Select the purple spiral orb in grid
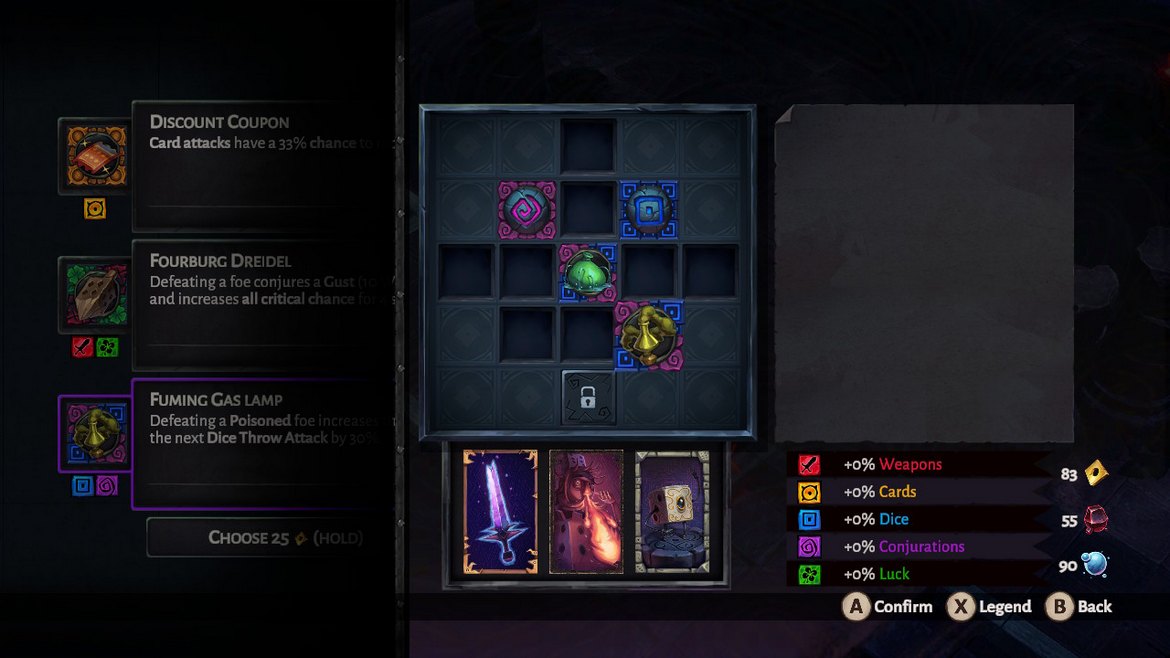Viewport: 1170px width, 658px height. [x=527, y=209]
